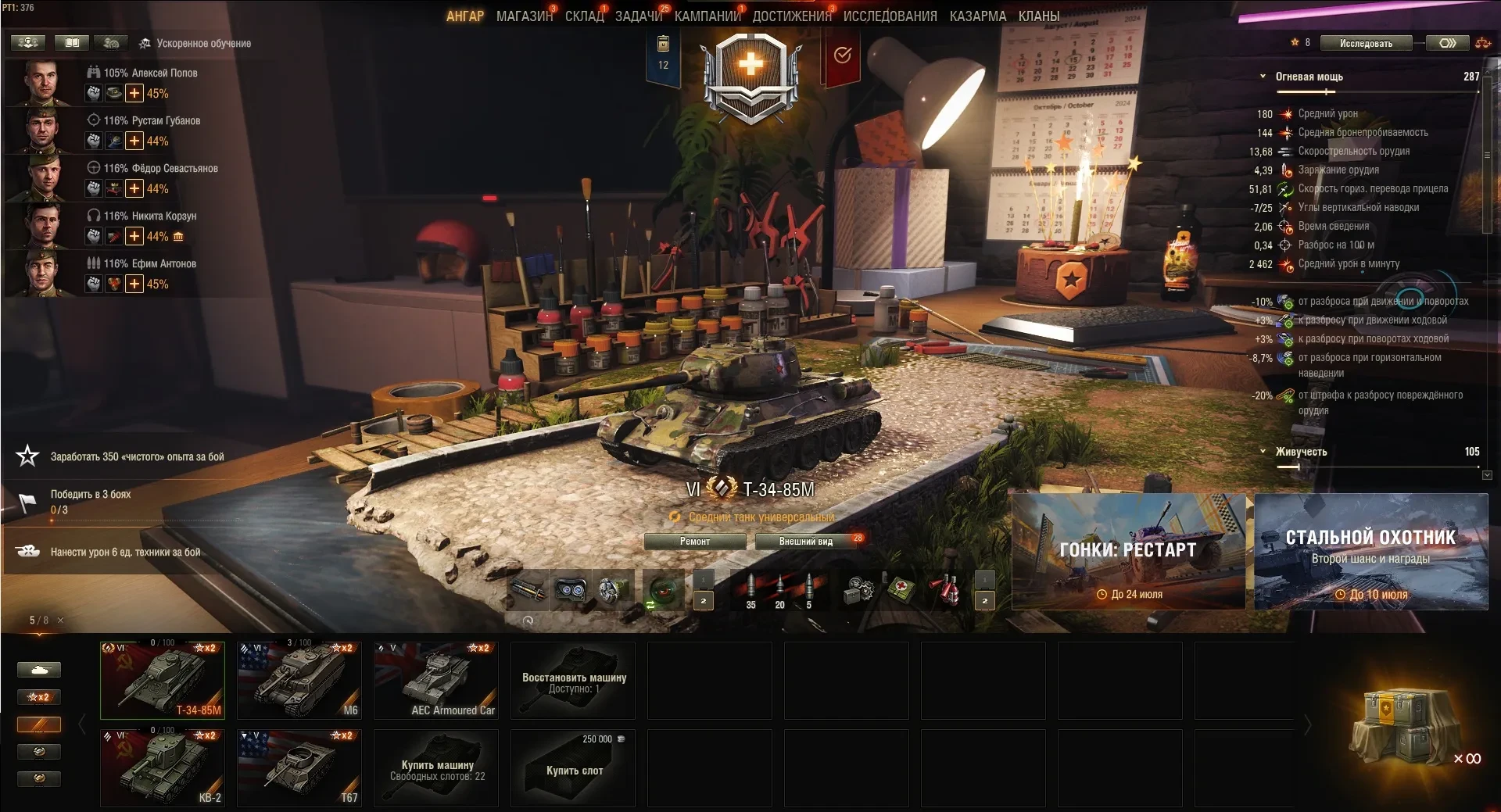This screenshot has width=1501, height=812.
Task: Click the Исследовать research button
Action: pos(1366,44)
